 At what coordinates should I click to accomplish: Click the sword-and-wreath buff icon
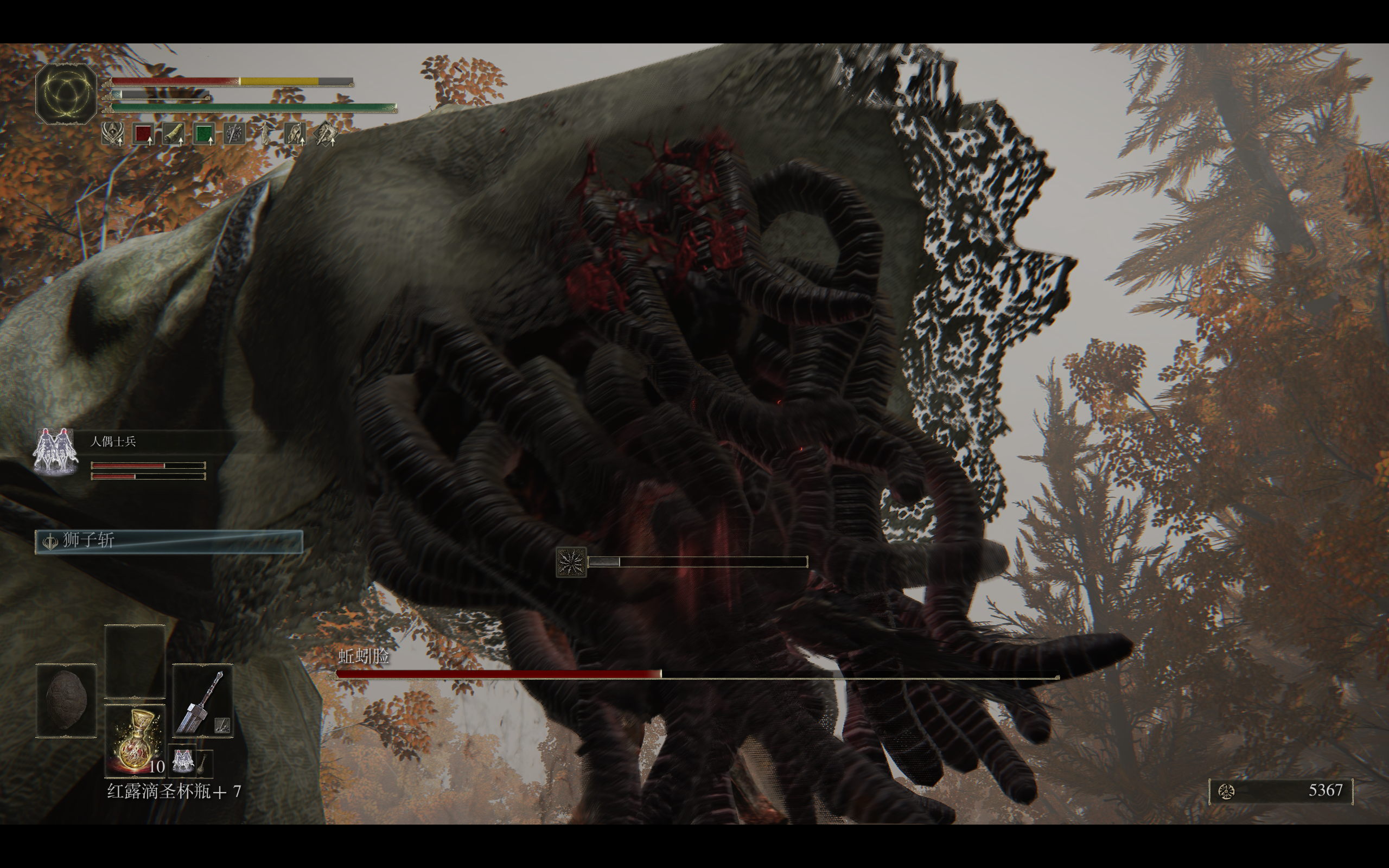point(234,135)
